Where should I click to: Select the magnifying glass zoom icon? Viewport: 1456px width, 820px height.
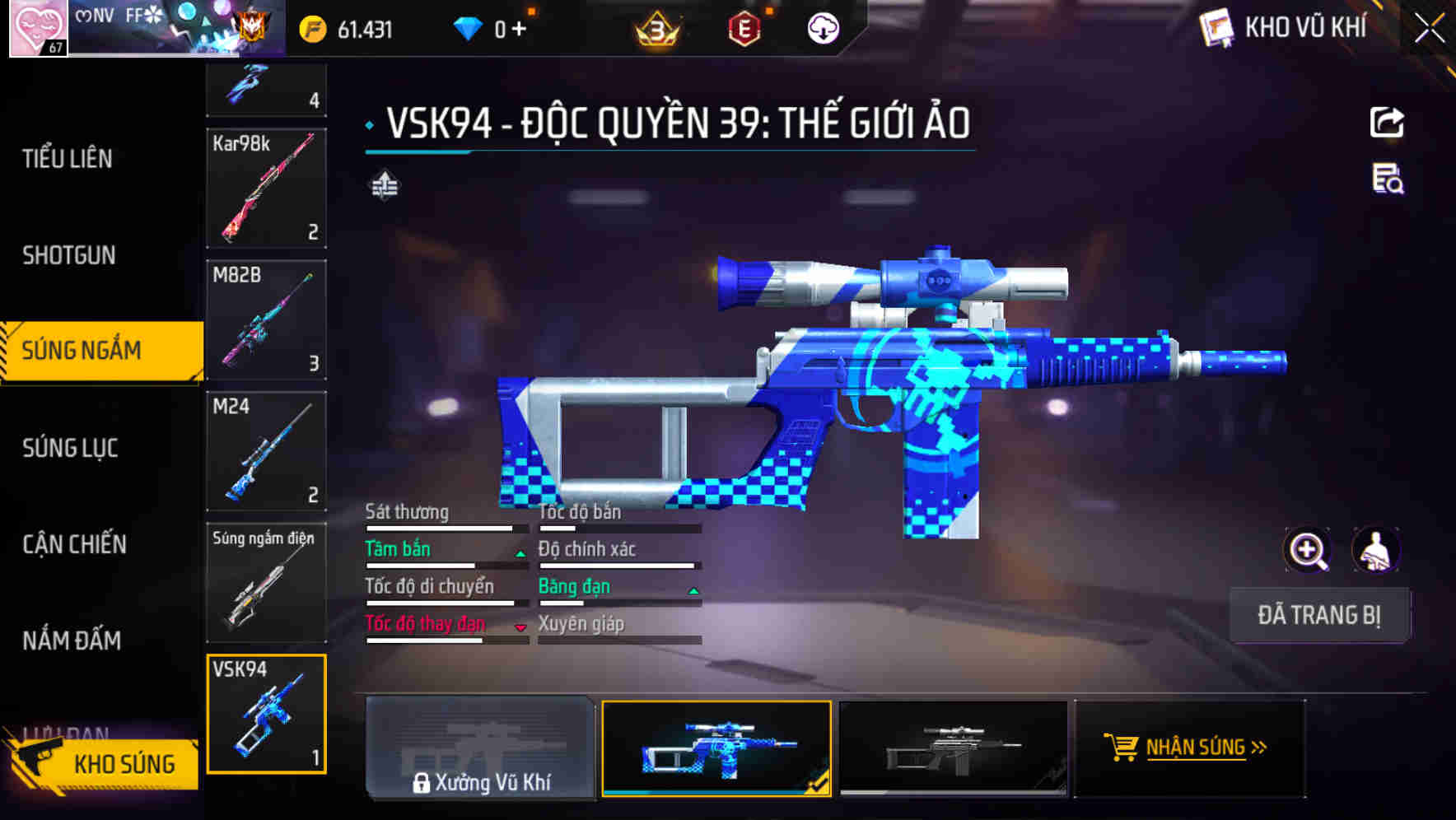pos(1309,550)
